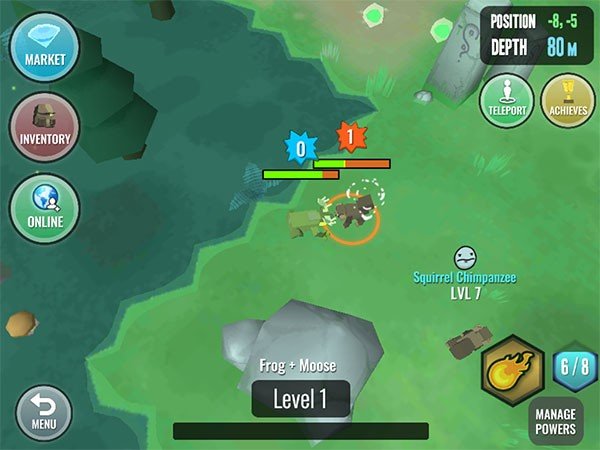This screenshot has width=600, height=450.
Task: Go to Online mode
Action: 45,207
